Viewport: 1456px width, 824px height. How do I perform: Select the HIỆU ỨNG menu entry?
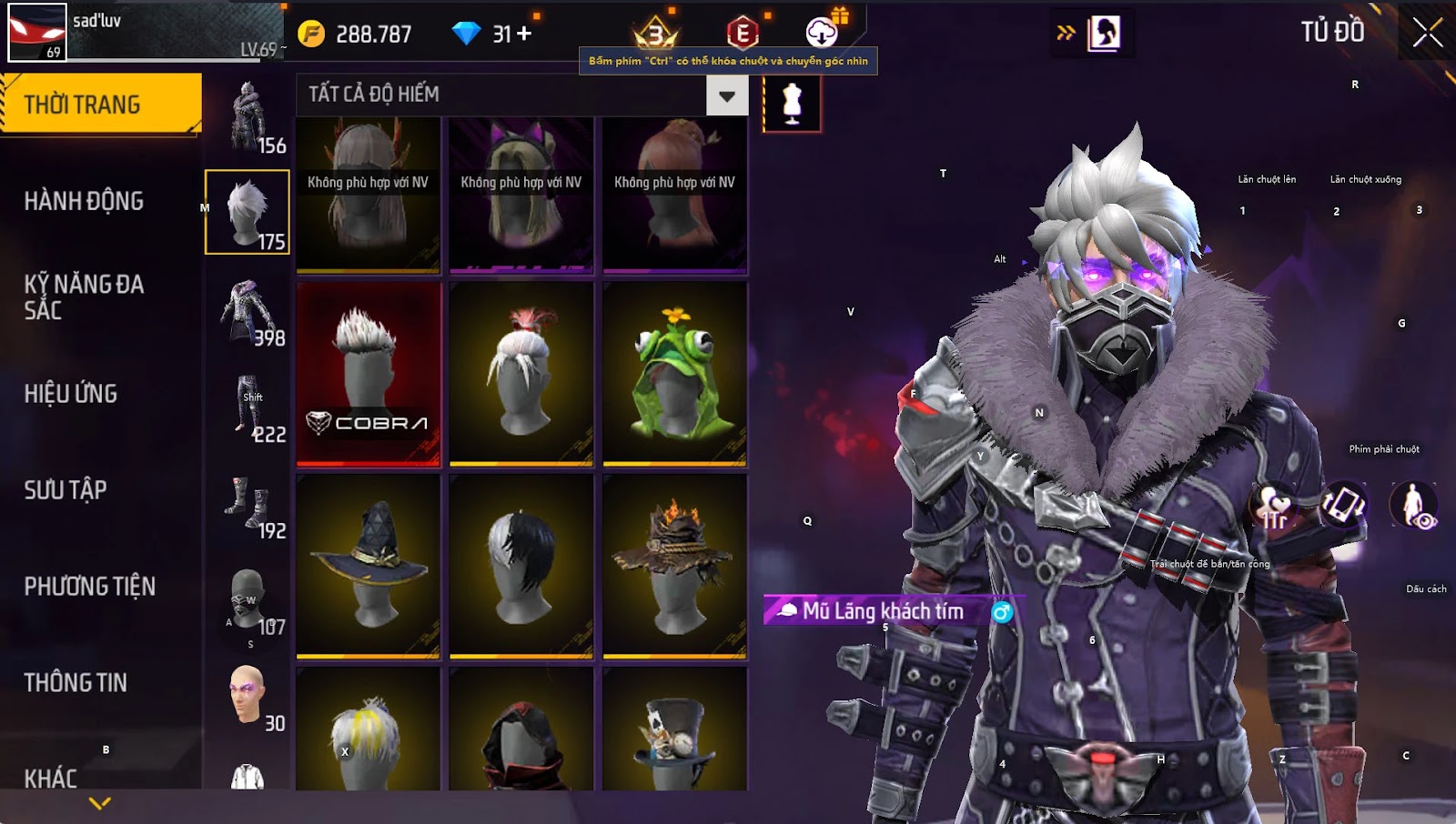coord(71,394)
